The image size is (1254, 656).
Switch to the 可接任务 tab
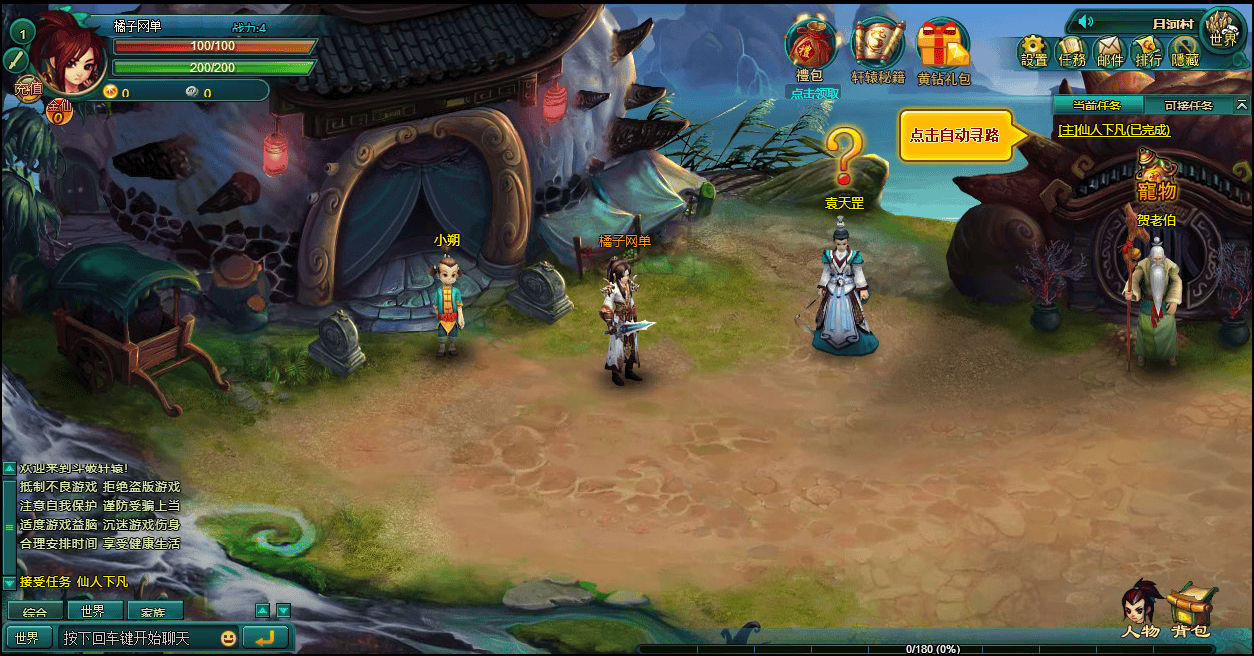coord(1188,105)
